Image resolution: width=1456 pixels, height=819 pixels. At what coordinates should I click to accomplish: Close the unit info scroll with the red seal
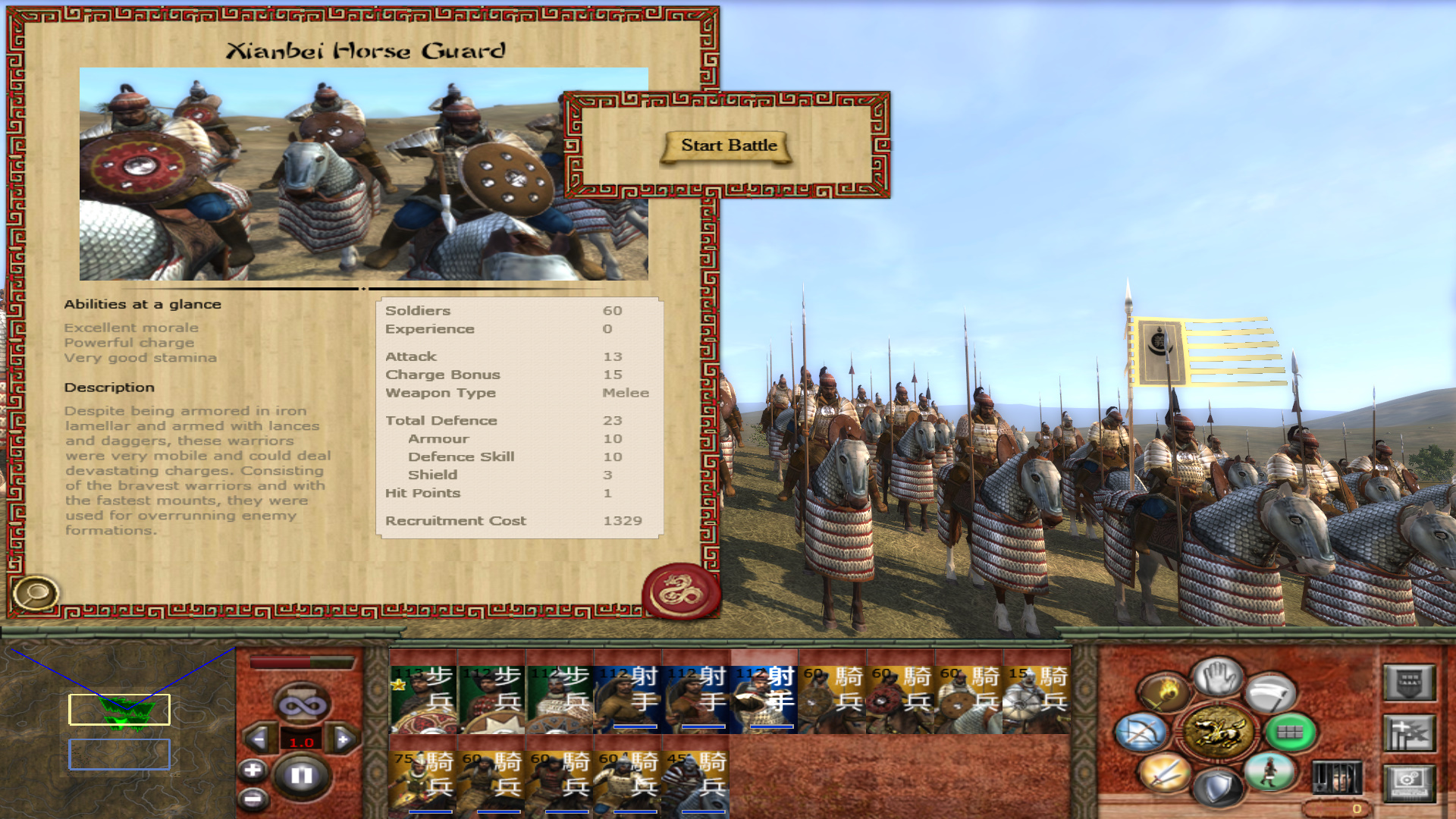[x=680, y=591]
